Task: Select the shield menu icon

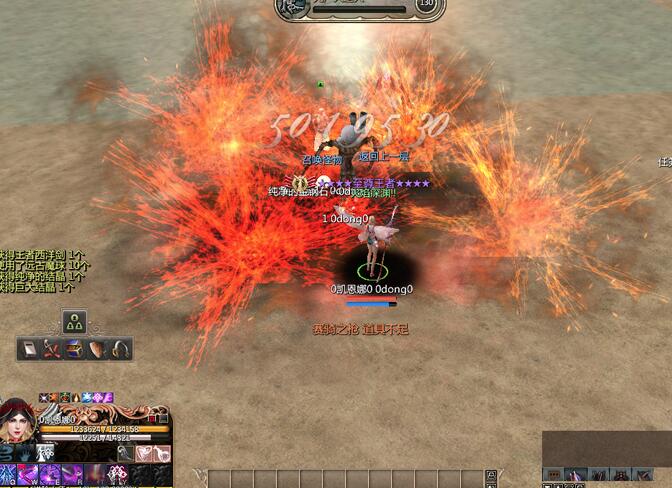Action: 98,350
